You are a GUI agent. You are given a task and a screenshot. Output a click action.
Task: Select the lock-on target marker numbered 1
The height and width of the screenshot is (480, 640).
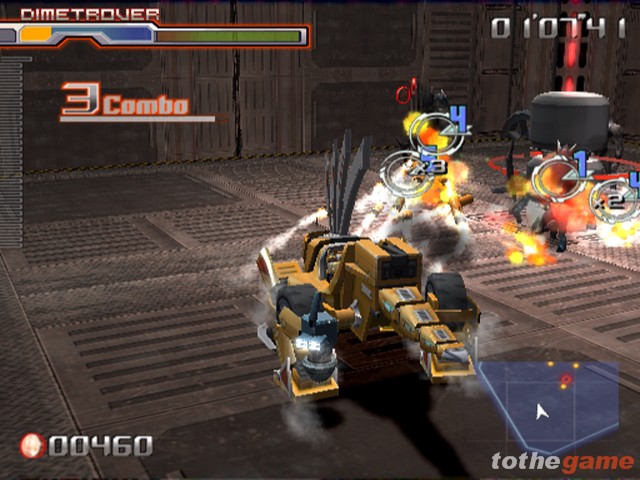click(560, 175)
